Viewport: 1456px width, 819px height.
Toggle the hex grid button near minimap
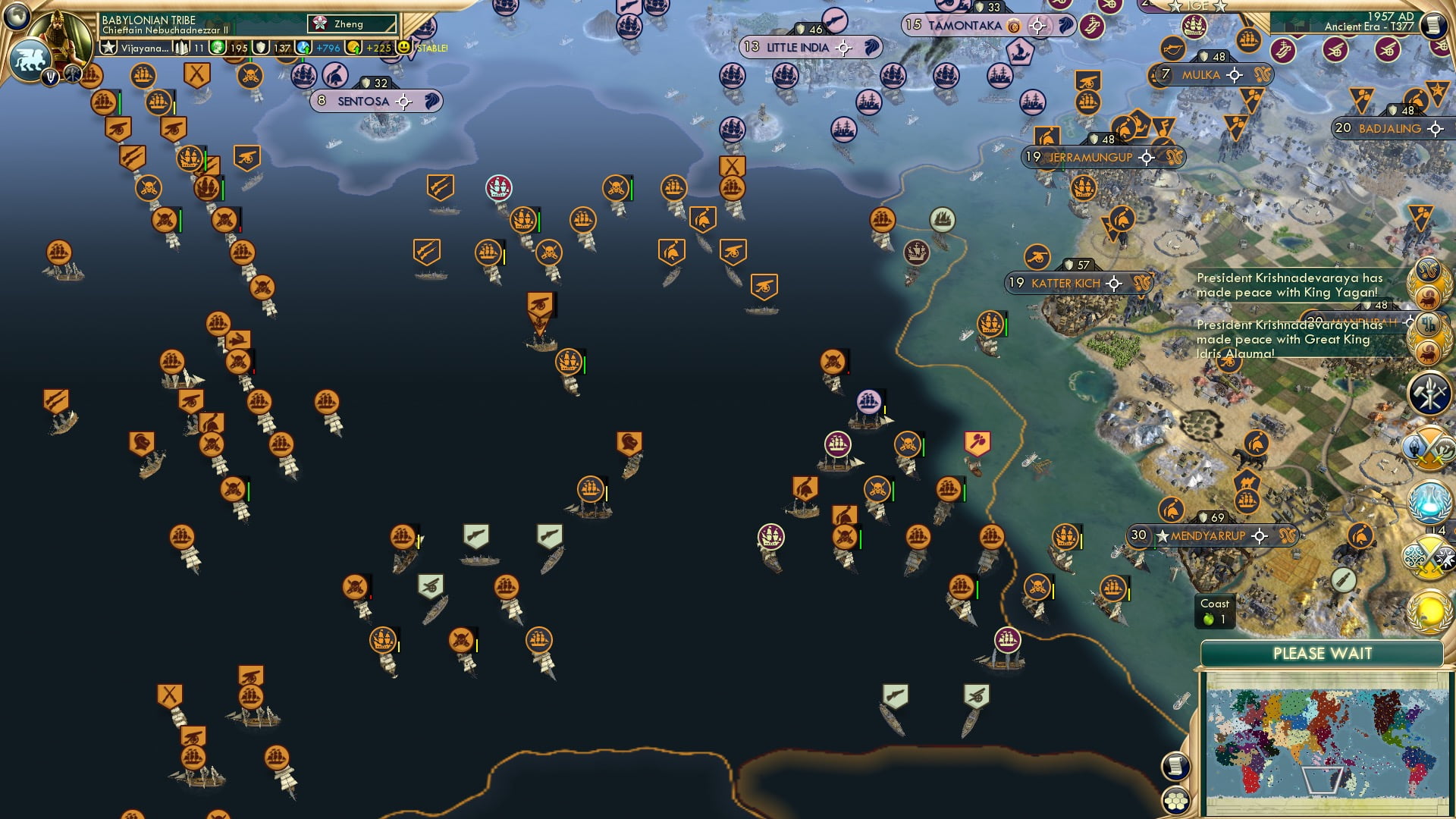click(1176, 801)
